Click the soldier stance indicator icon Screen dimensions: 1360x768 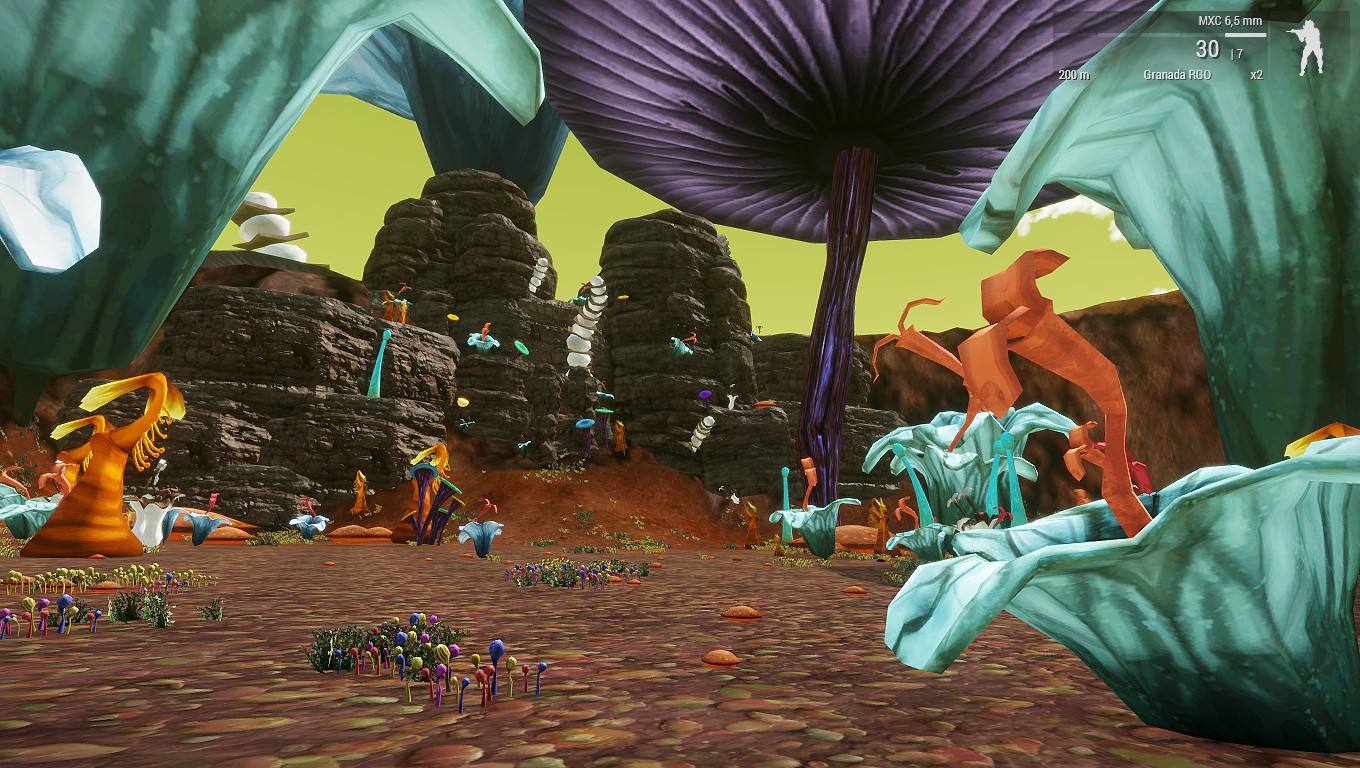(1308, 48)
